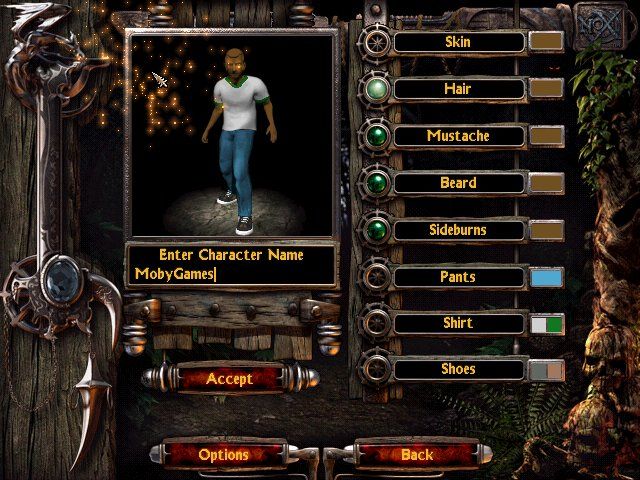Choose the Shoes option button
The width and height of the screenshot is (640, 480).
point(458,369)
